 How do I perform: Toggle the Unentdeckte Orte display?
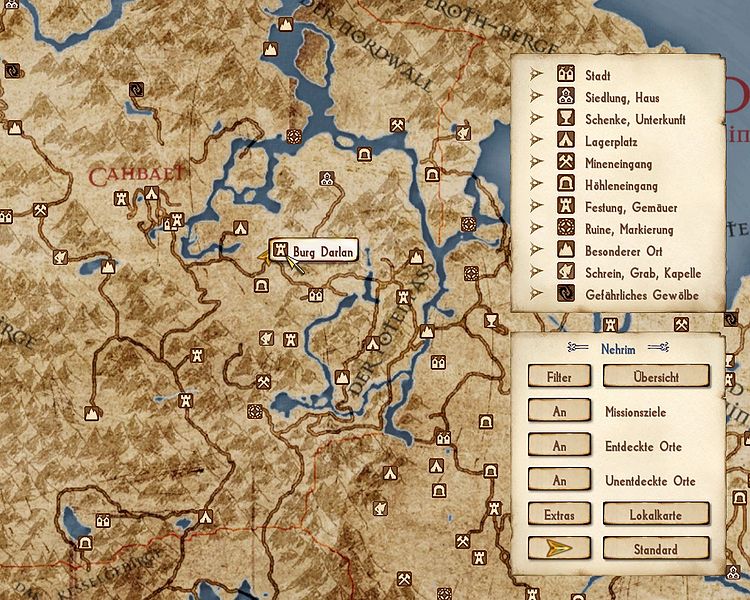point(560,481)
